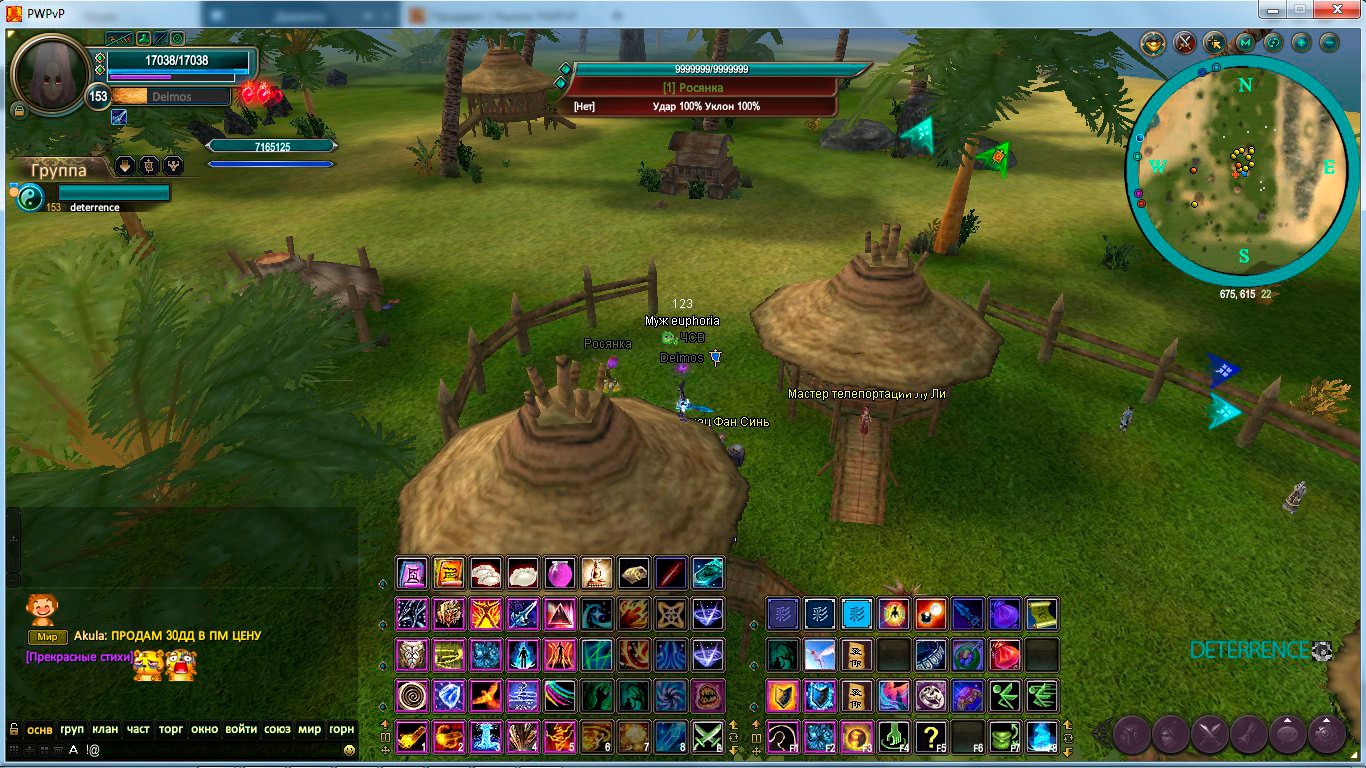Activate the yellow scroll item in the top hotbar row
Screen dimensions: 1366x768
[449, 573]
